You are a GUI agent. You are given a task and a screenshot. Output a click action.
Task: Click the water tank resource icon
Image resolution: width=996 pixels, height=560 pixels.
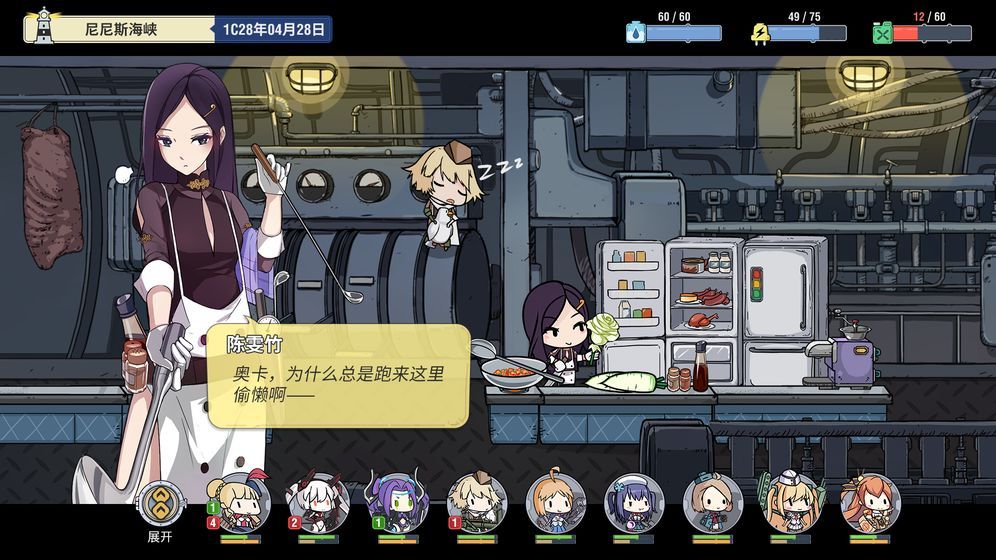pos(635,33)
